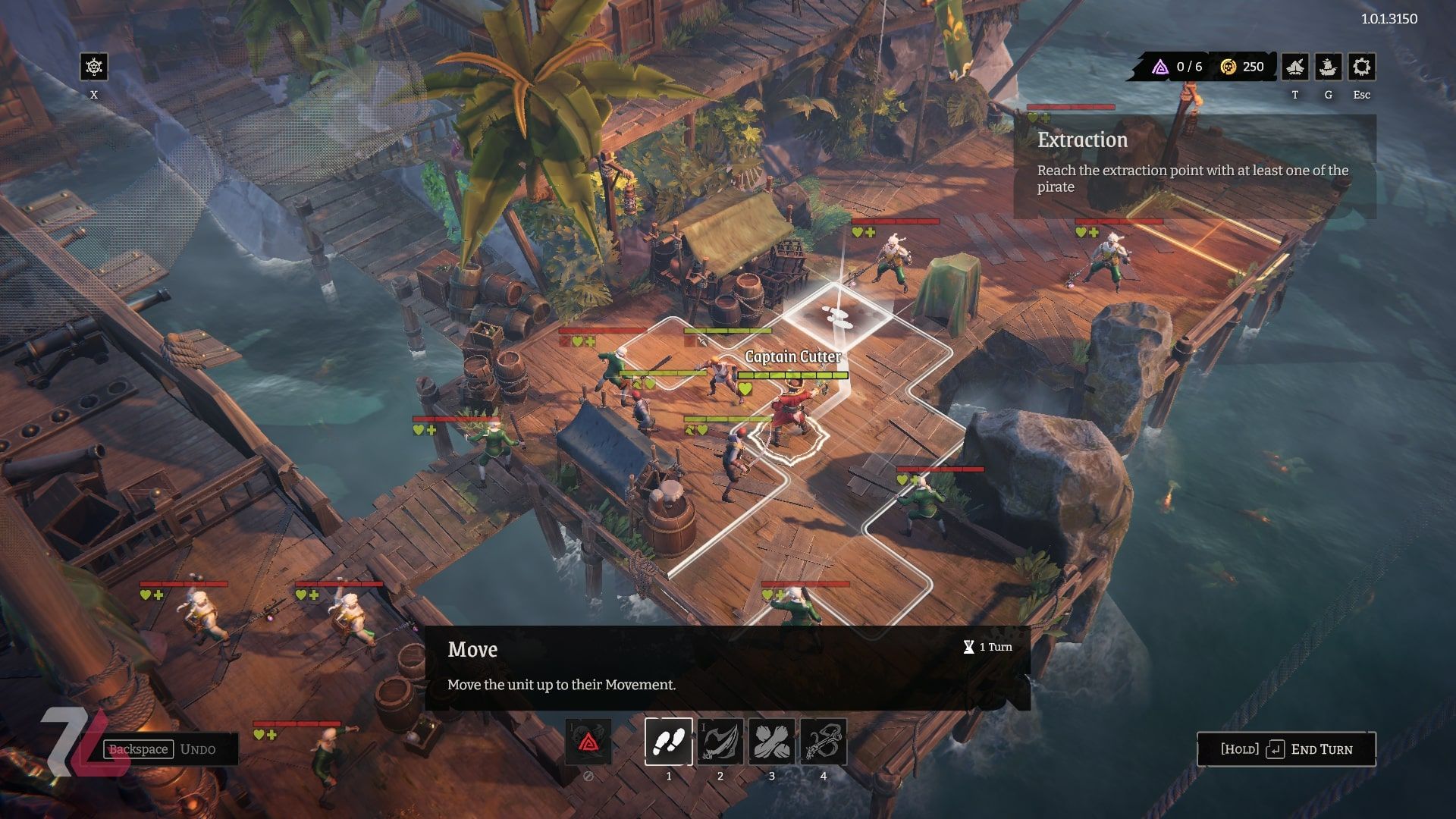Activate the cutlass slash ability
Image resolution: width=1456 pixels, height=819 pixels.
pyautogui.click(x=720, y=741)
